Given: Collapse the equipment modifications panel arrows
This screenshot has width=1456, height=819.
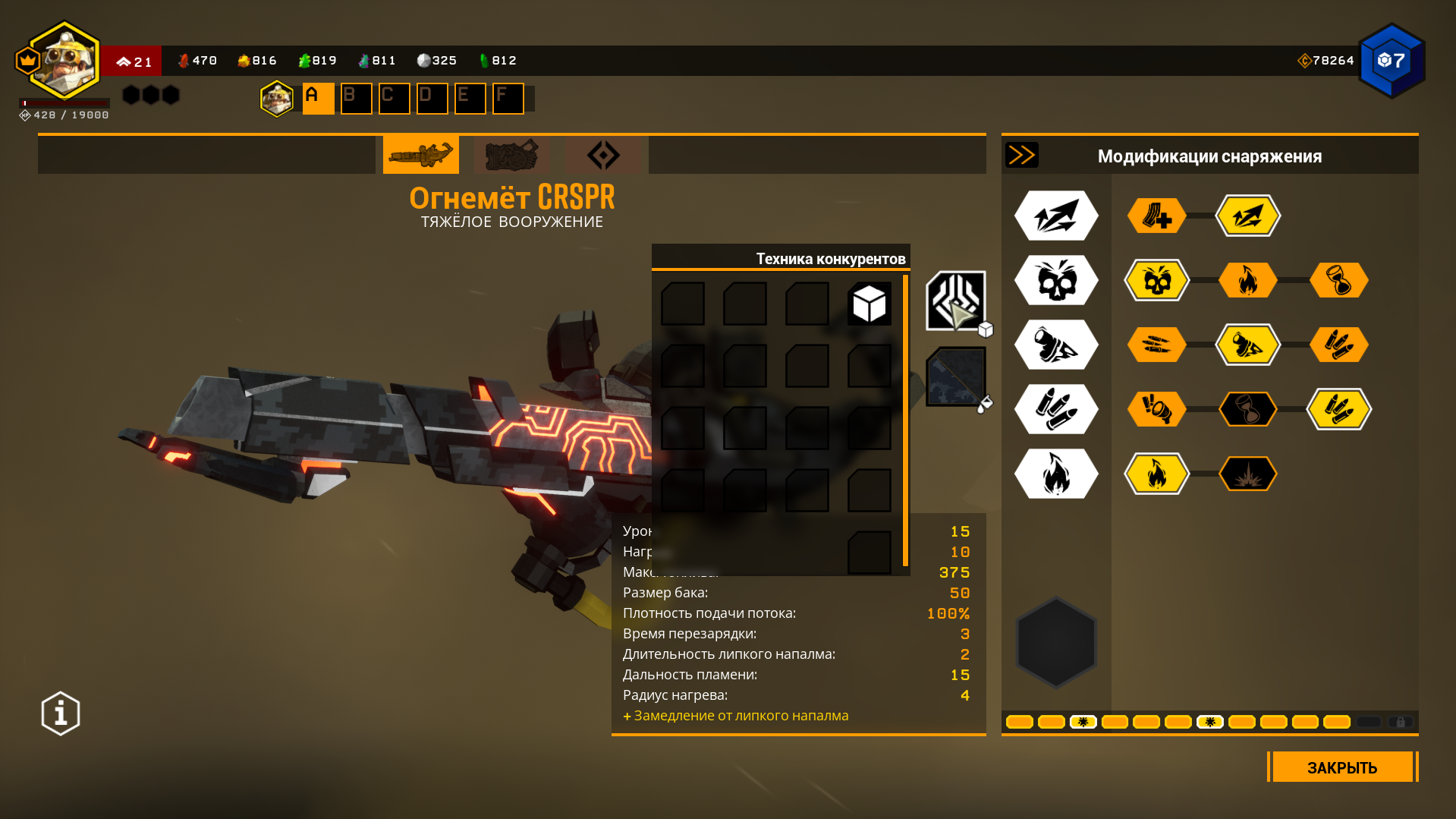Looking at the screenshot, I should click(x=1021, y=155).
